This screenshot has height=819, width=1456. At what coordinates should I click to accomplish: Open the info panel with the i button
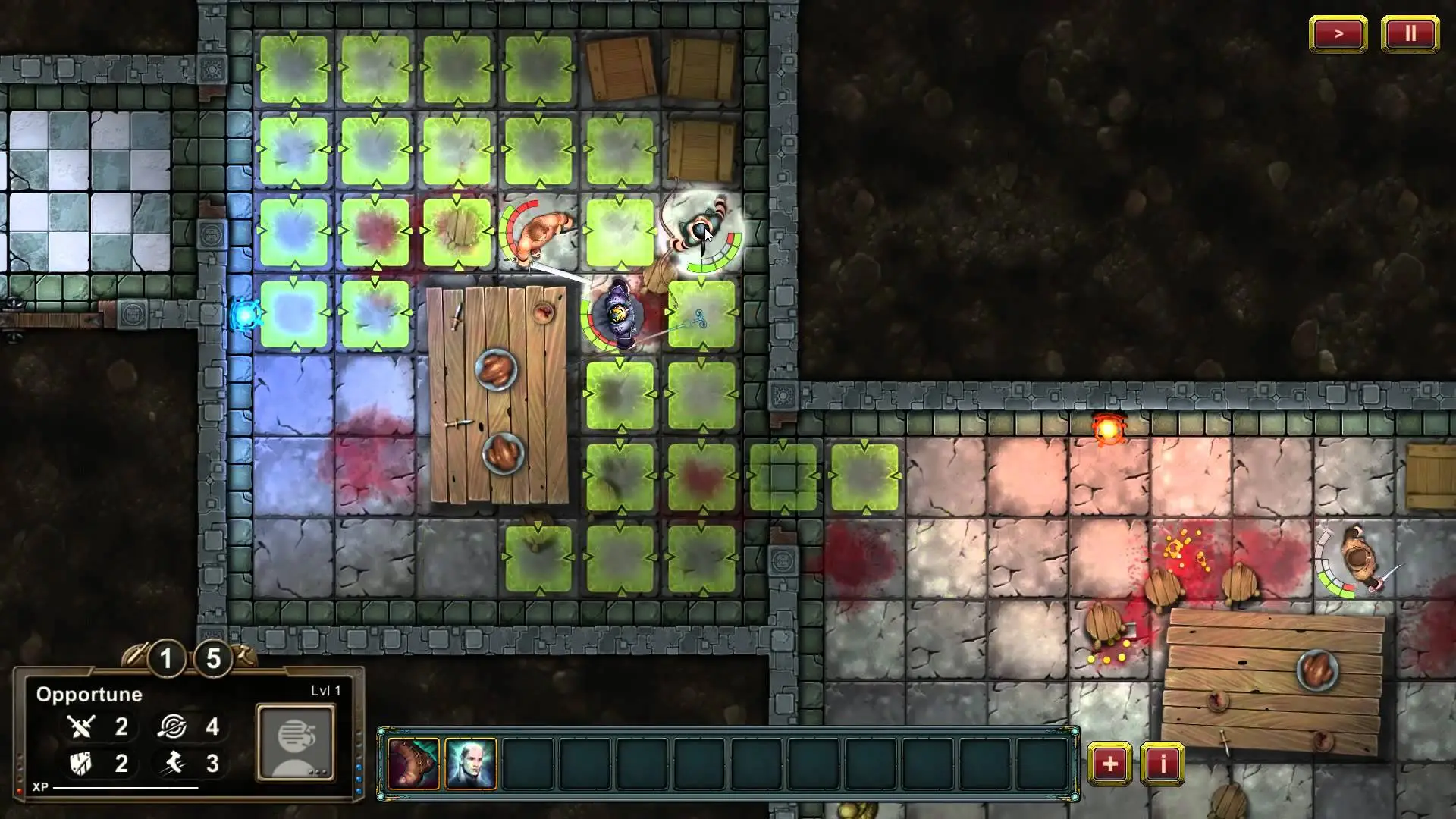[x=1163, y=764]
